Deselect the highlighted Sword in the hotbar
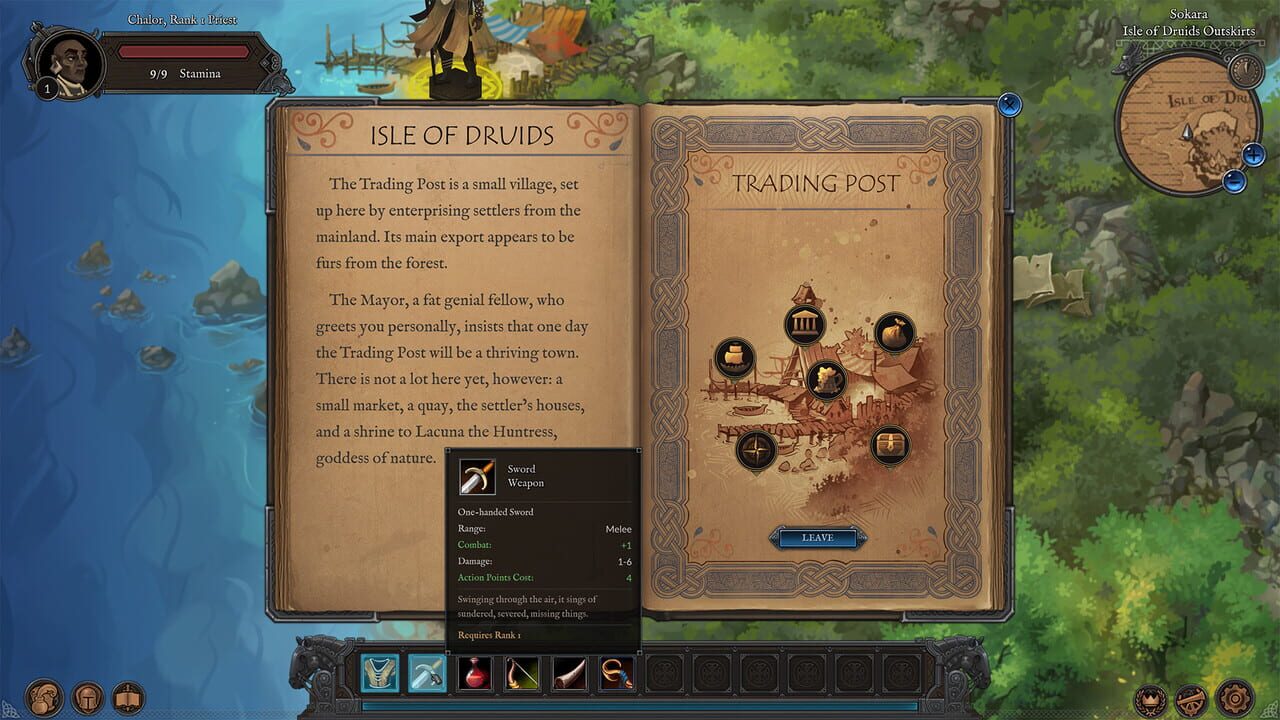The height and width of the screenshot is (720, 1280). (426, 672)
